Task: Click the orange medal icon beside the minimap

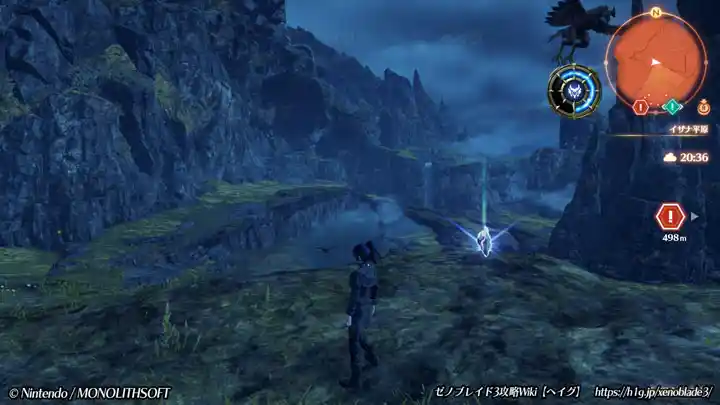Action: point(704,104)
